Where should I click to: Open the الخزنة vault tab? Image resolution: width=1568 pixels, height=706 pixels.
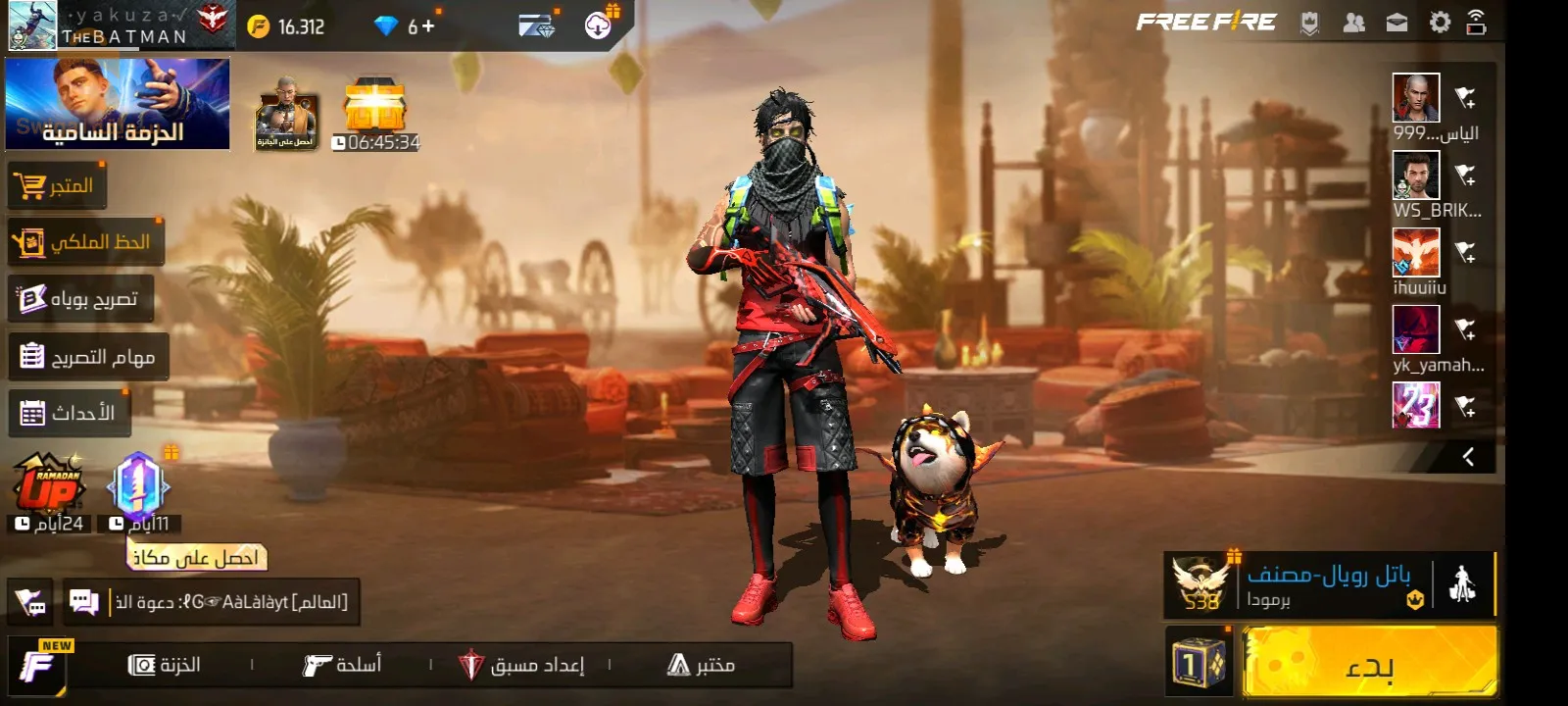[165, 665]
